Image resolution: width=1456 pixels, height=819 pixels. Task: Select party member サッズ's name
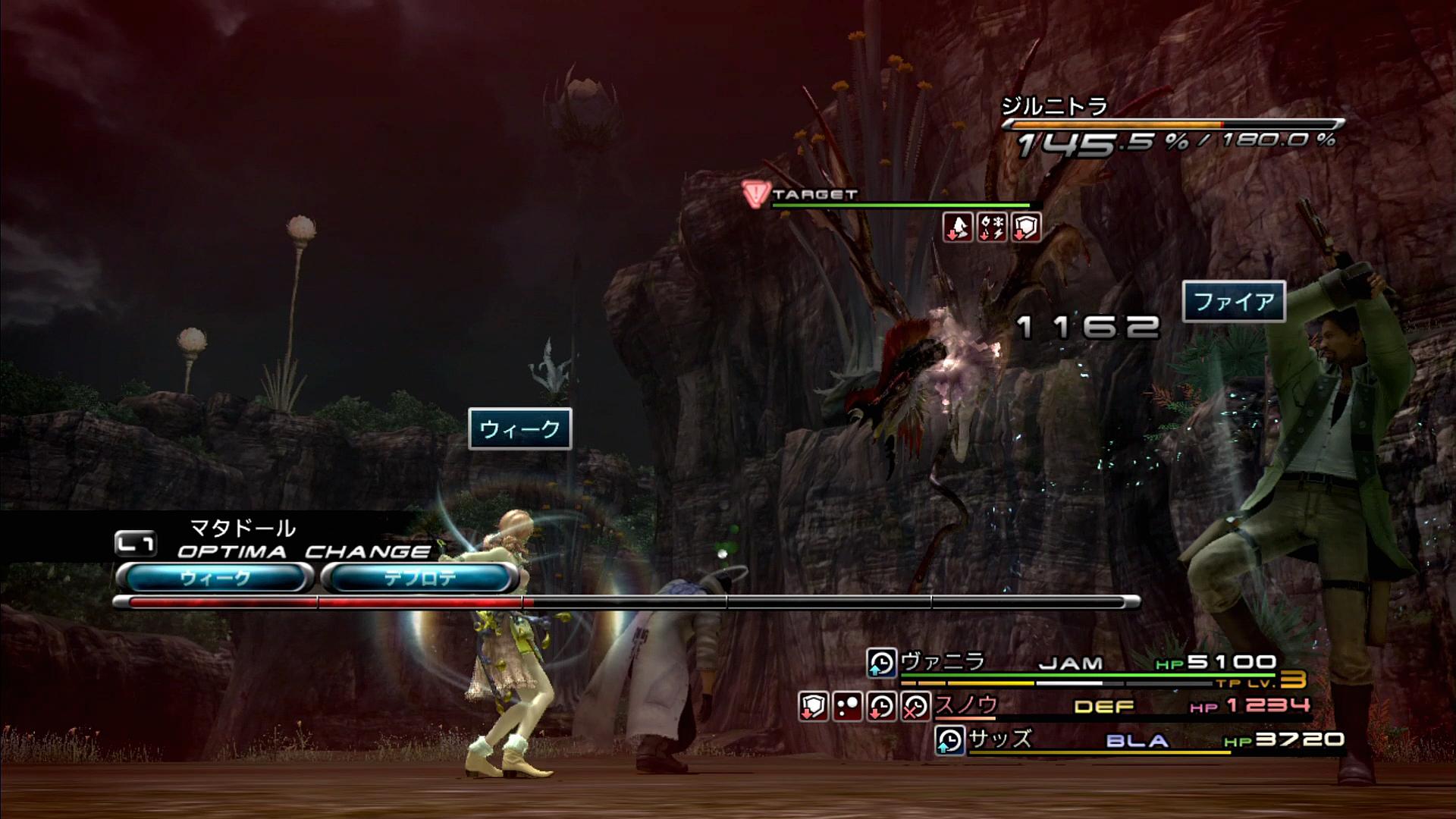[x=1000, y=739]
